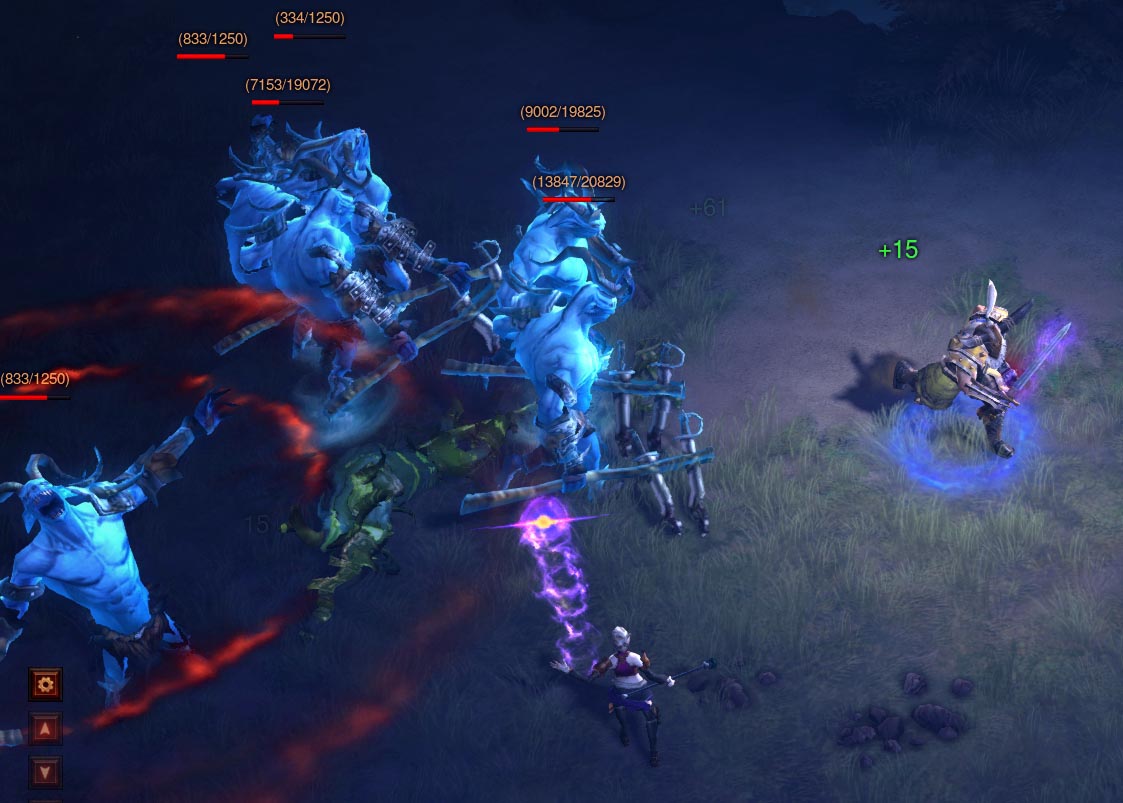Click the up arrow button
The height and width of the screenshot is (803, 1123).
[45, 728]
